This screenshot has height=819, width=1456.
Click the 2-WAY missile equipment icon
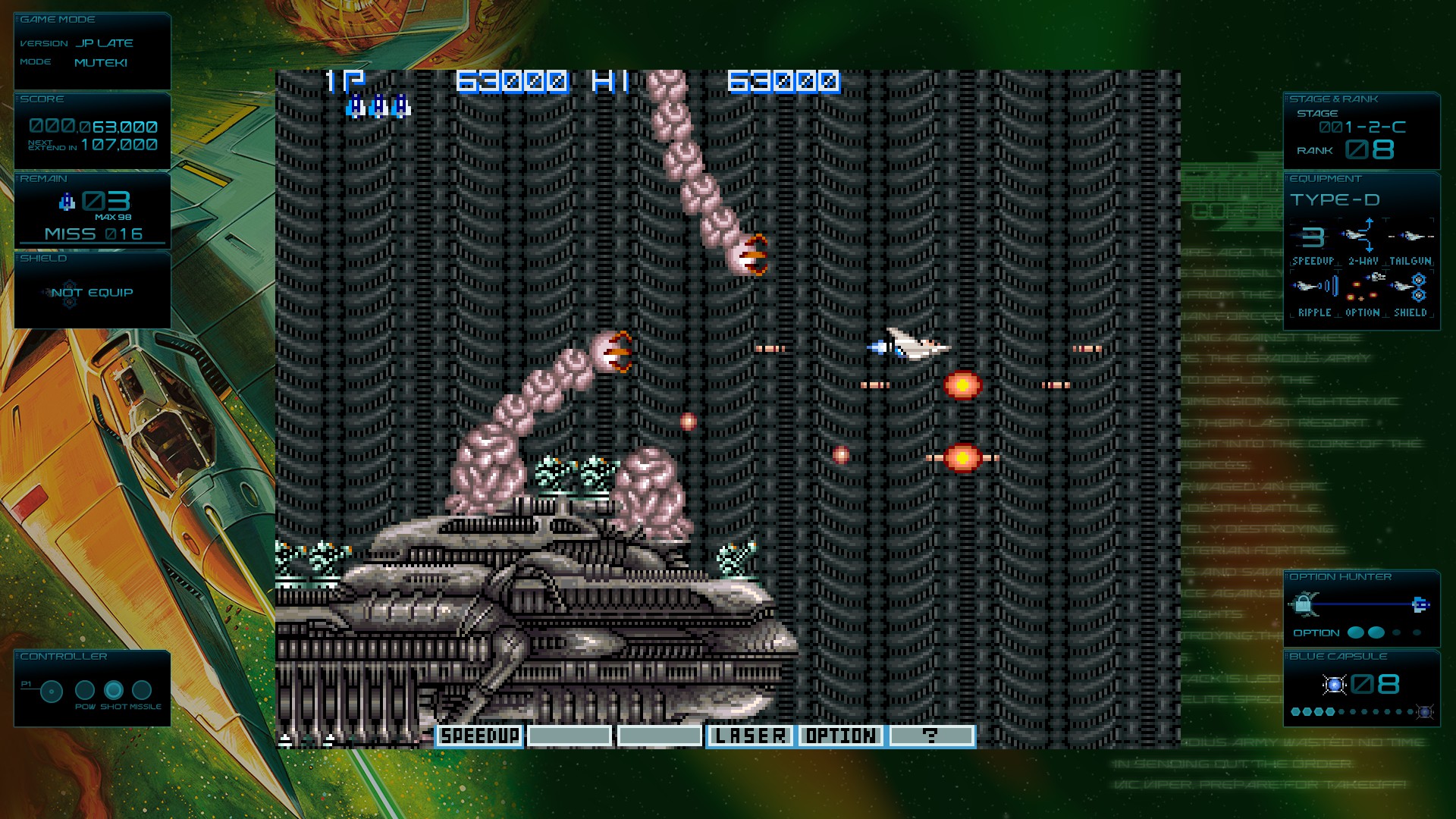(x=1362, y=236)
